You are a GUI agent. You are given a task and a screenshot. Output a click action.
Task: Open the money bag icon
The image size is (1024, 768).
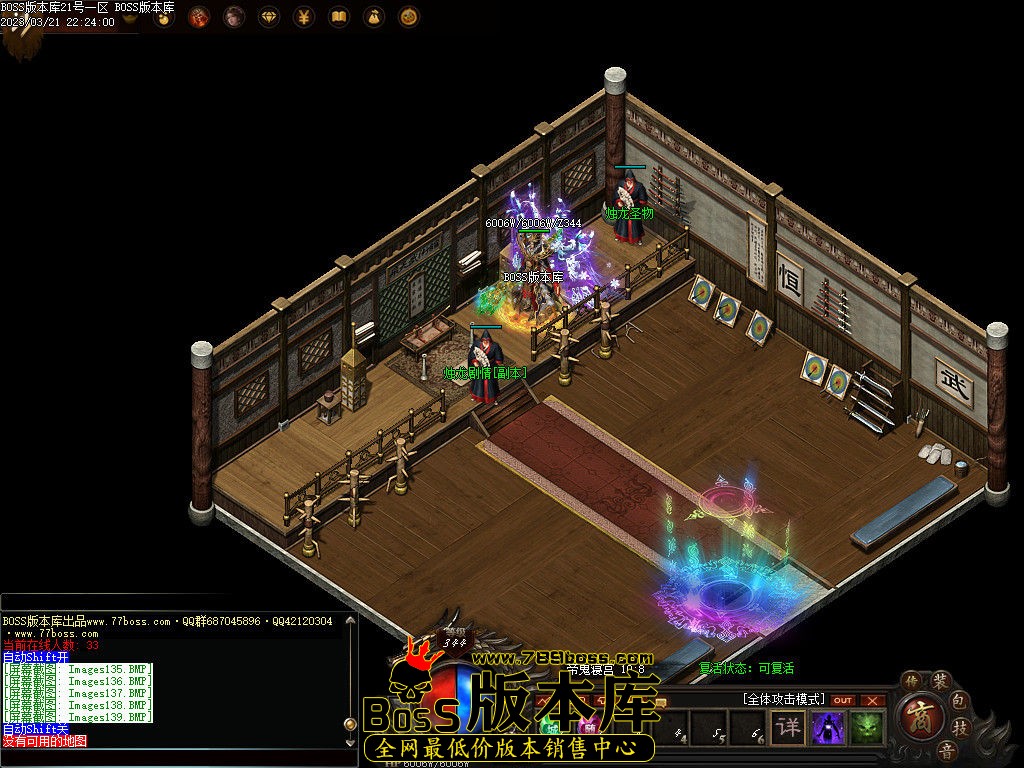pos(374,17)
